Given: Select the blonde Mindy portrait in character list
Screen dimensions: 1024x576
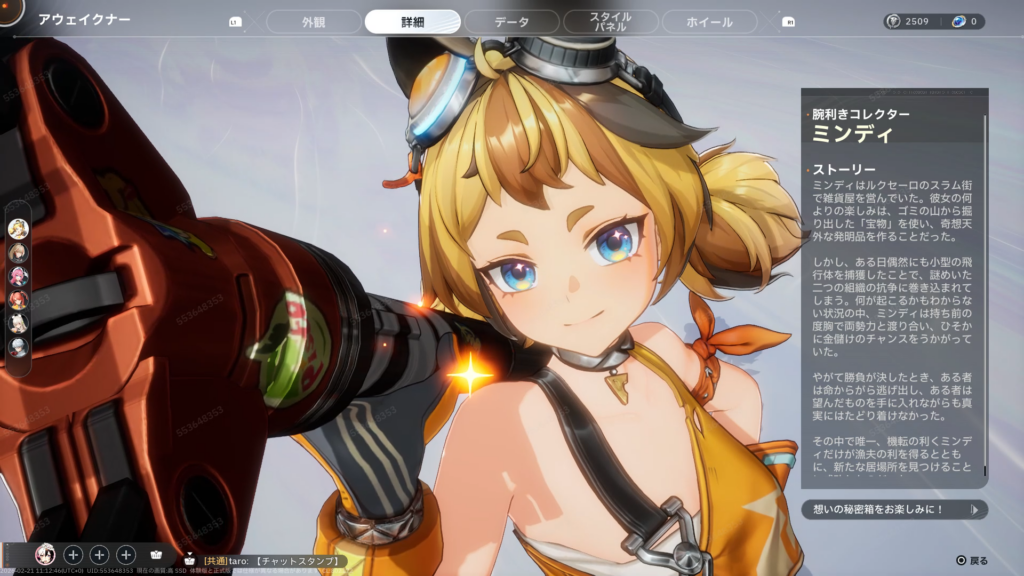Looking at the screenshot, I should point(18,228).
